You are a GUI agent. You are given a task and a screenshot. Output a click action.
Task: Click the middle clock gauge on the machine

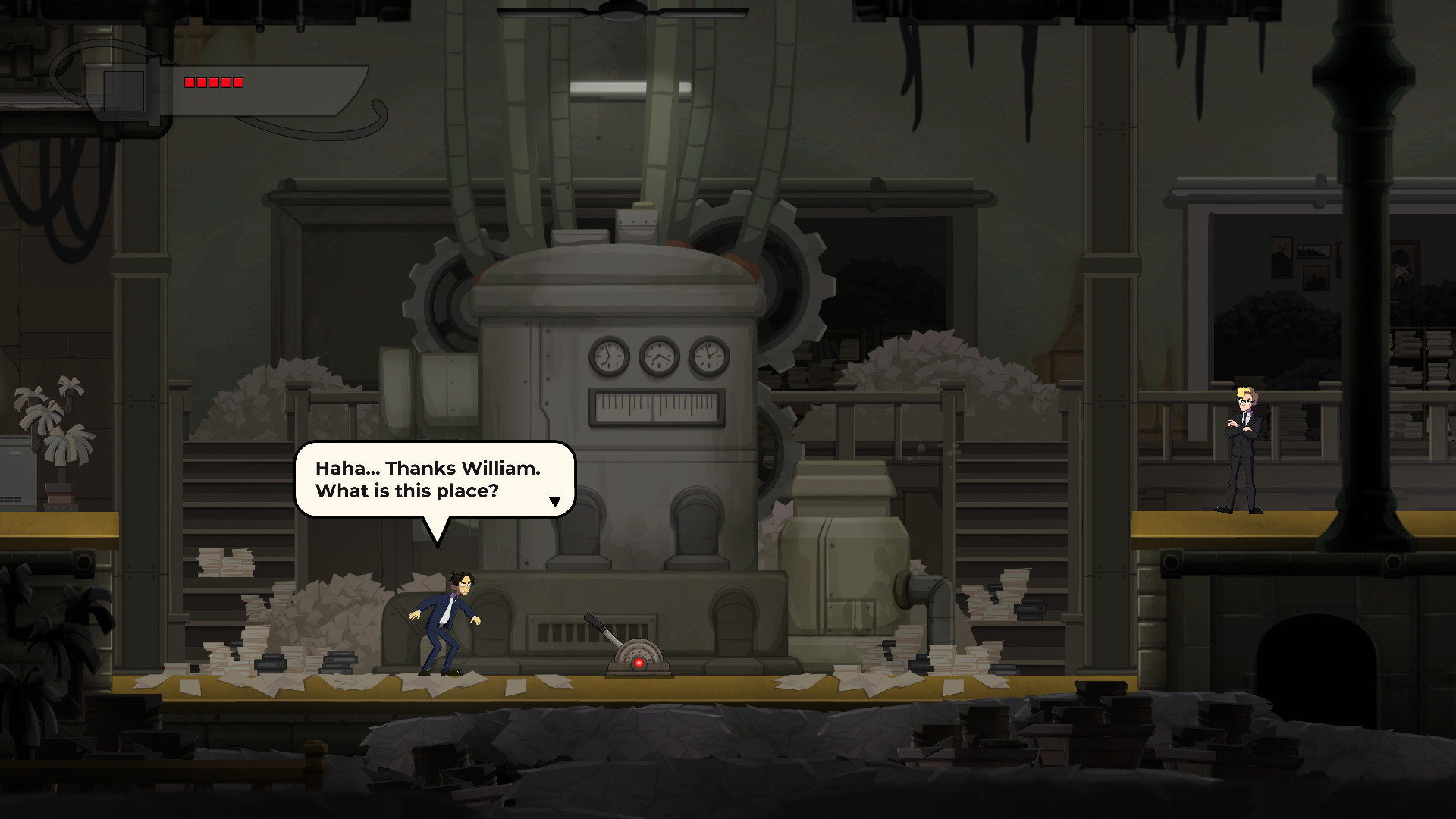658,358
